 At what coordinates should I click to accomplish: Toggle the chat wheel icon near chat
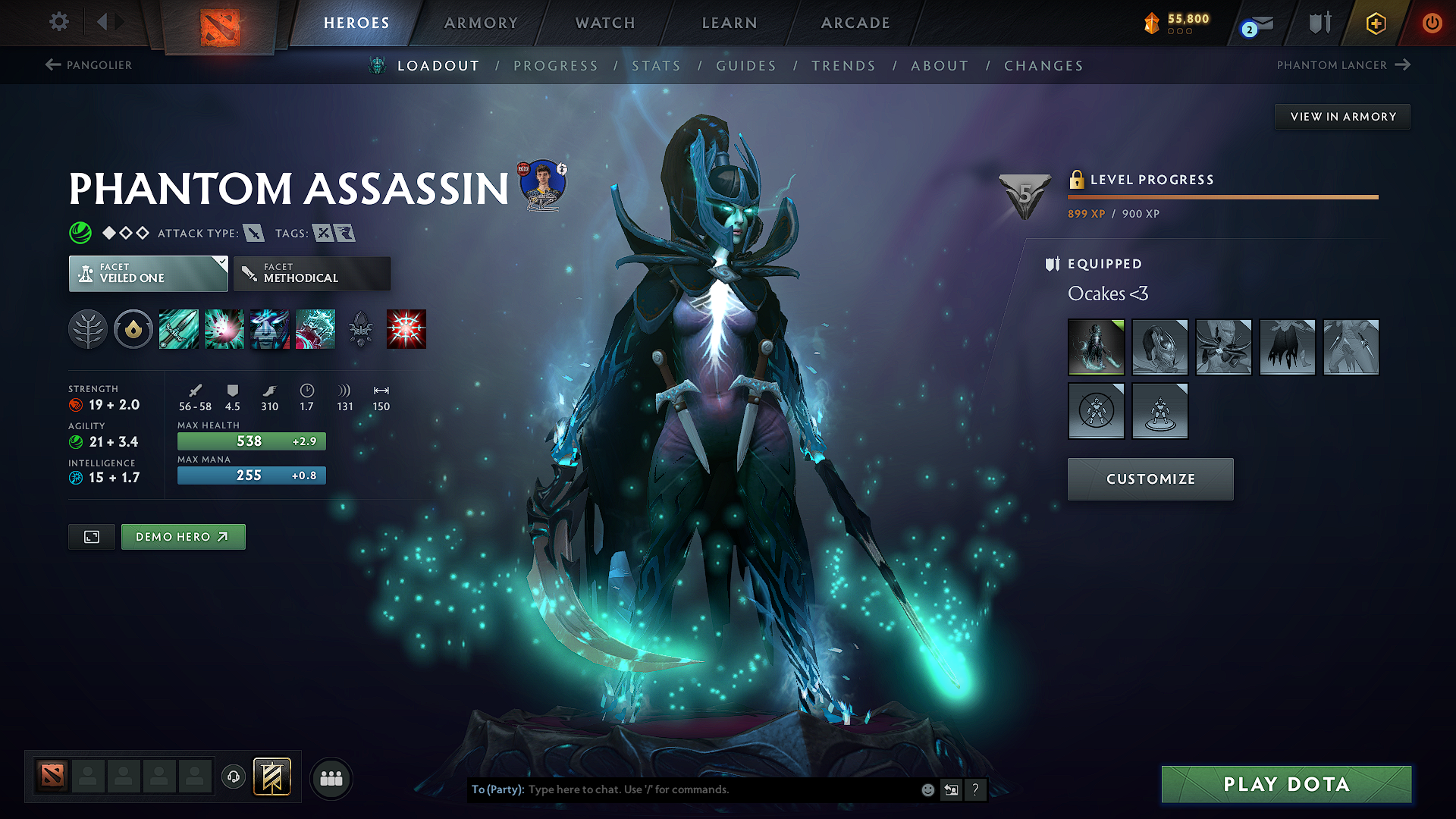click(951, 789)
